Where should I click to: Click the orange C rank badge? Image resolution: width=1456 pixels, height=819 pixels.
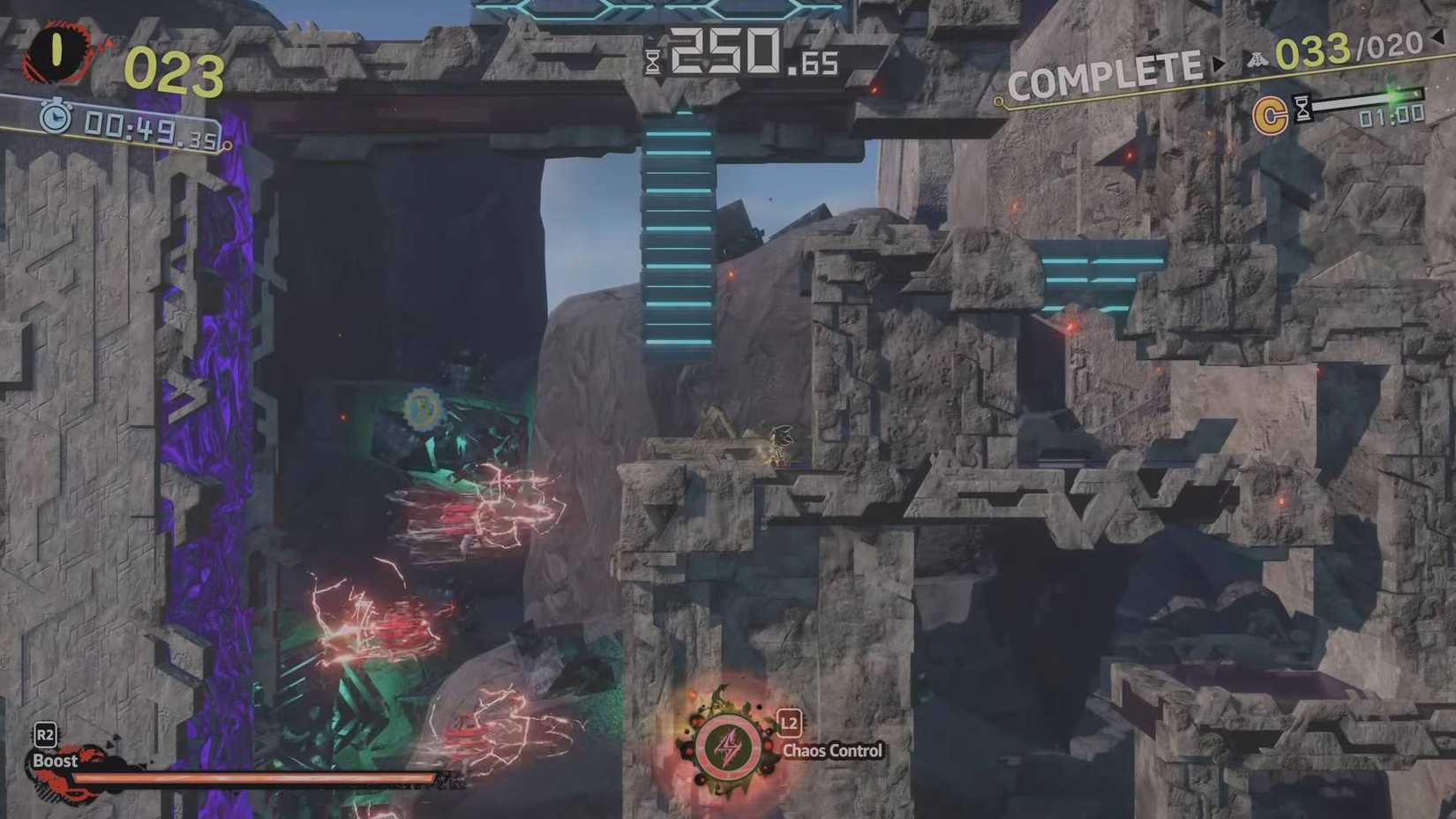[1271, 113]
